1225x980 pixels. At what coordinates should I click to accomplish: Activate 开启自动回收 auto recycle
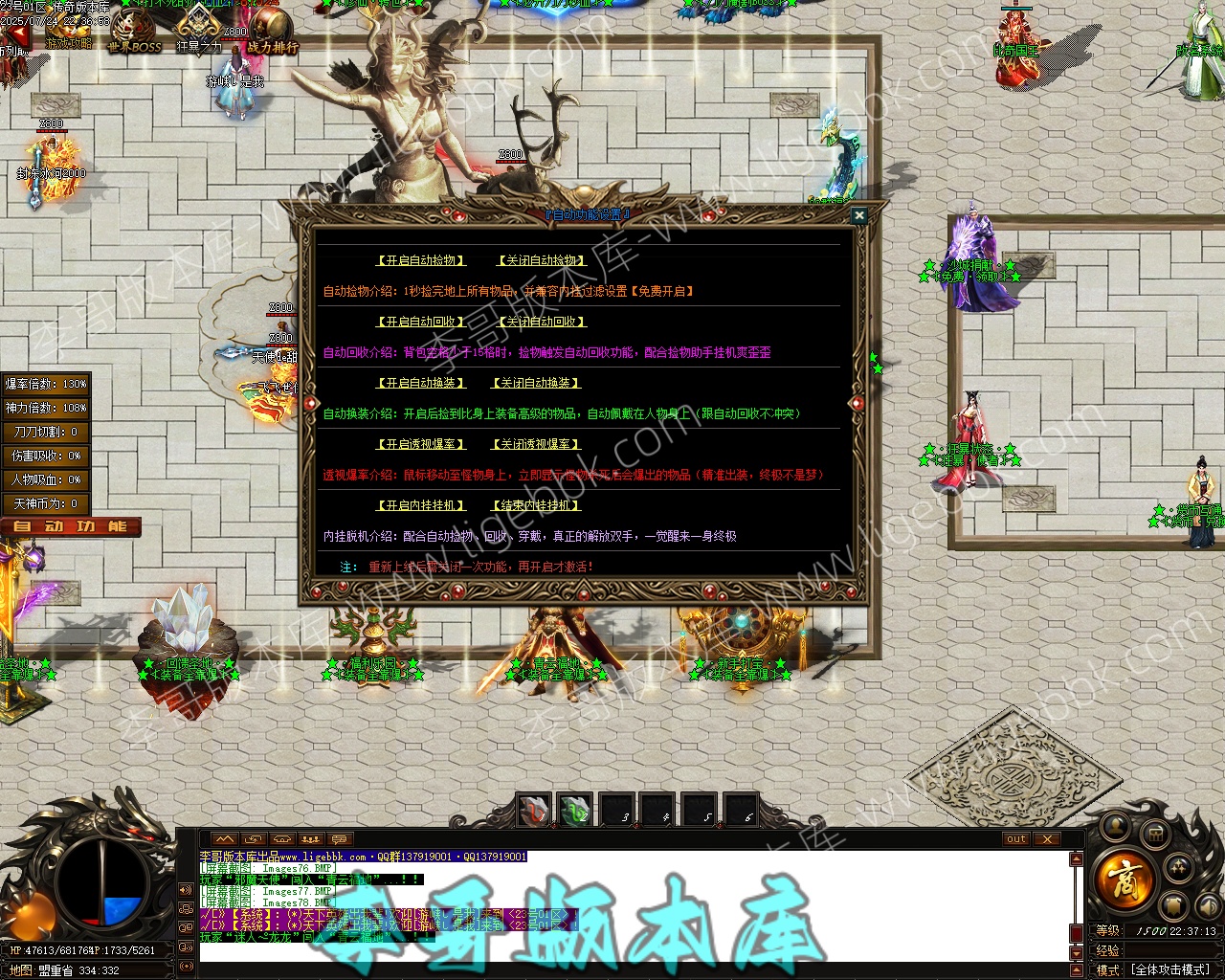421,322
